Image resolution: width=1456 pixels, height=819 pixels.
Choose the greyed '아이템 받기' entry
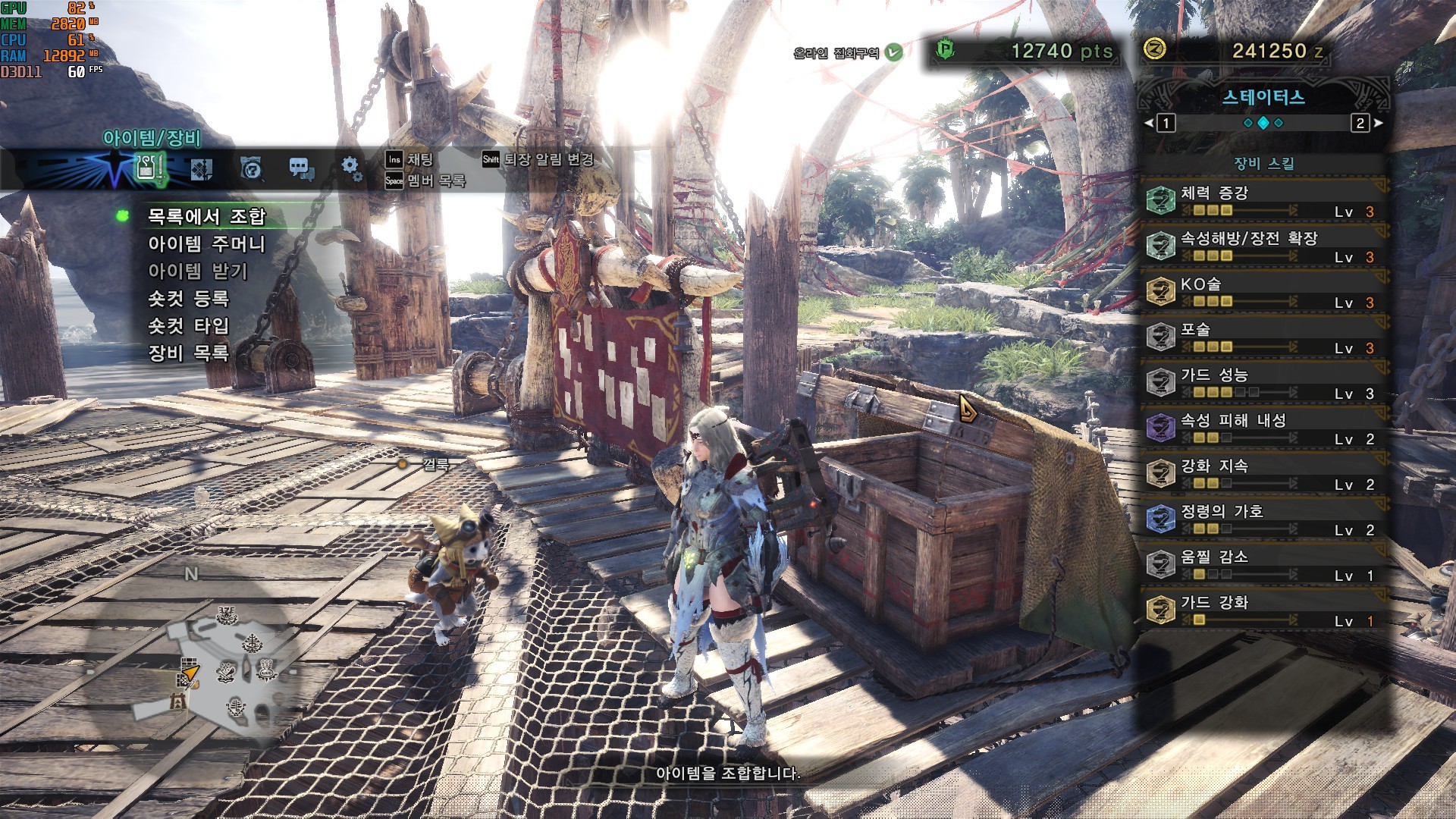click(x=197, y=271)
